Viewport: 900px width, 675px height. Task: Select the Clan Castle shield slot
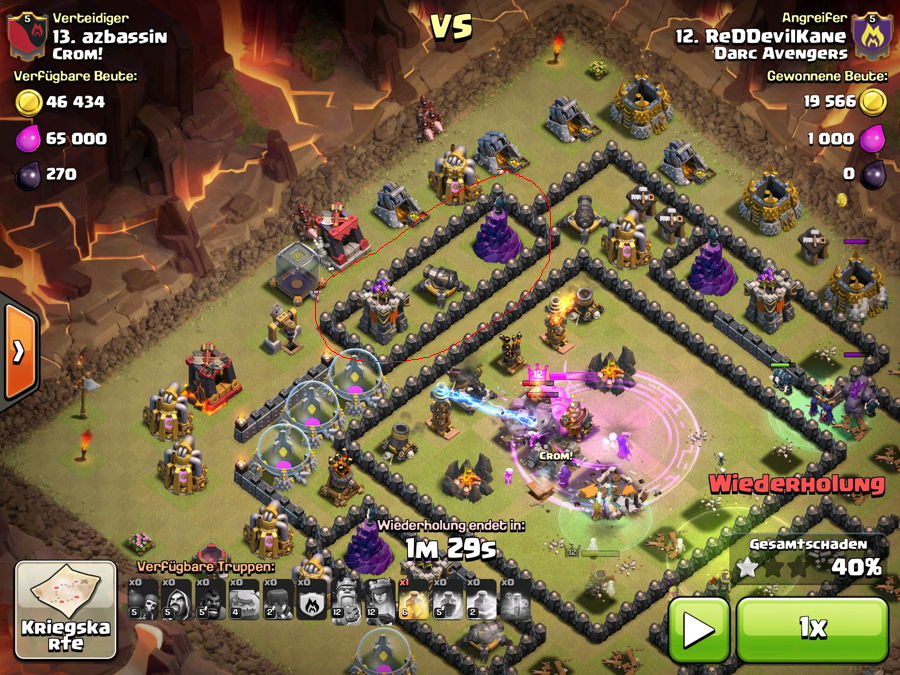(x=312, y=600)
